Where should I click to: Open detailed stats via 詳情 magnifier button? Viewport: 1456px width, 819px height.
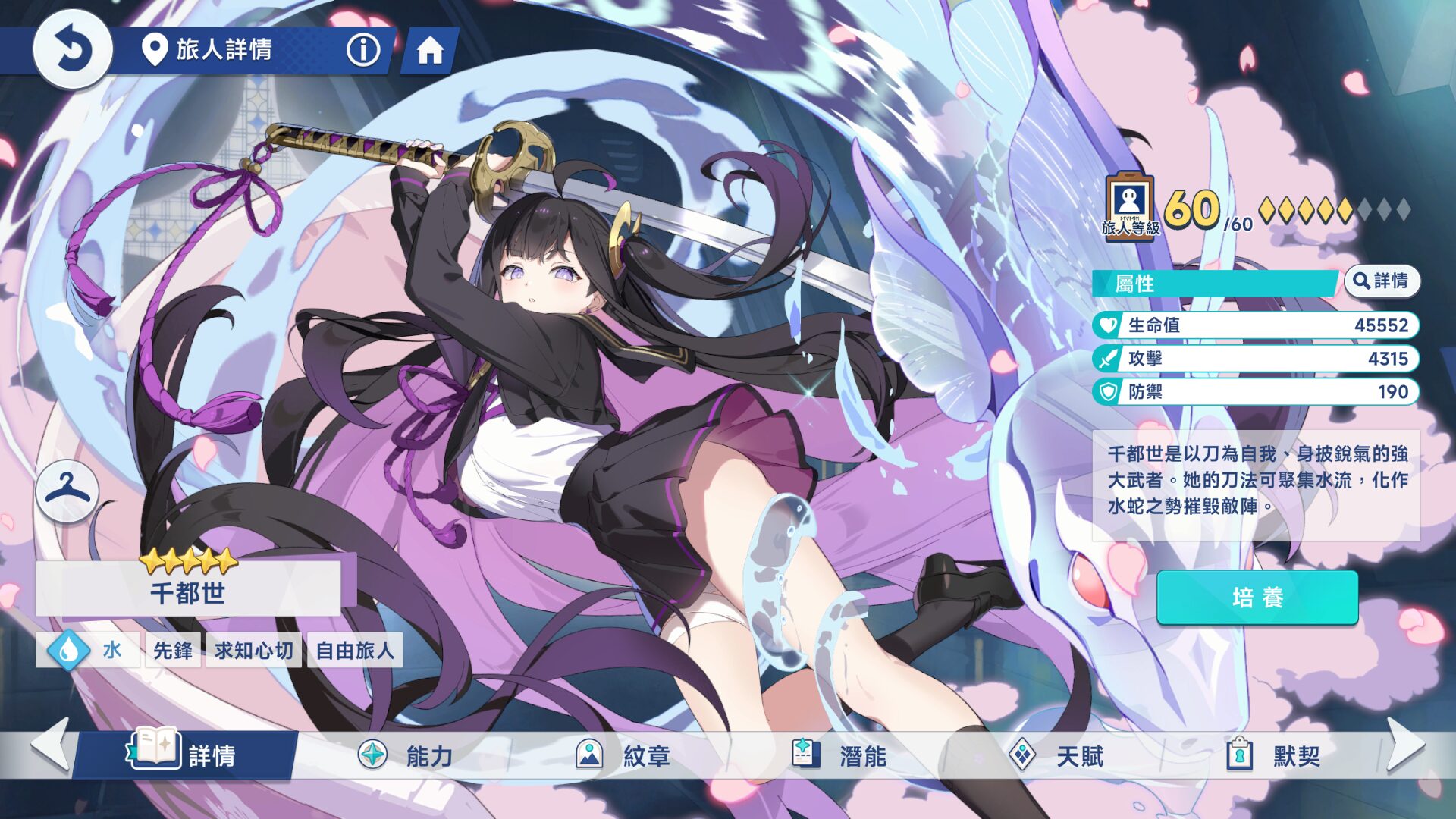[x=1383, y=281]
